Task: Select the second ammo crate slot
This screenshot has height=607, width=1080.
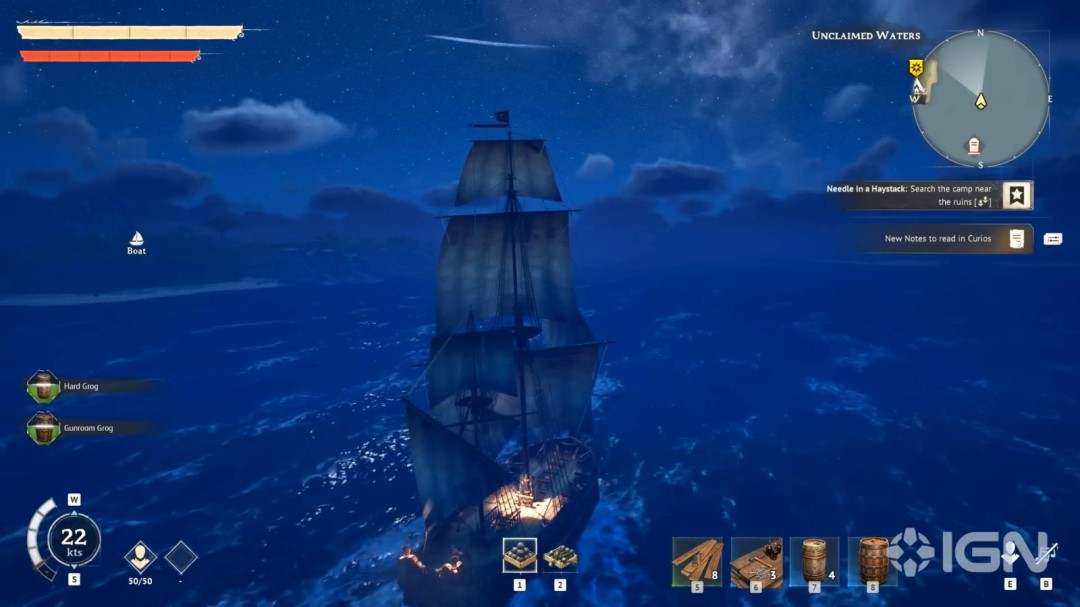Action: (560, 556)
